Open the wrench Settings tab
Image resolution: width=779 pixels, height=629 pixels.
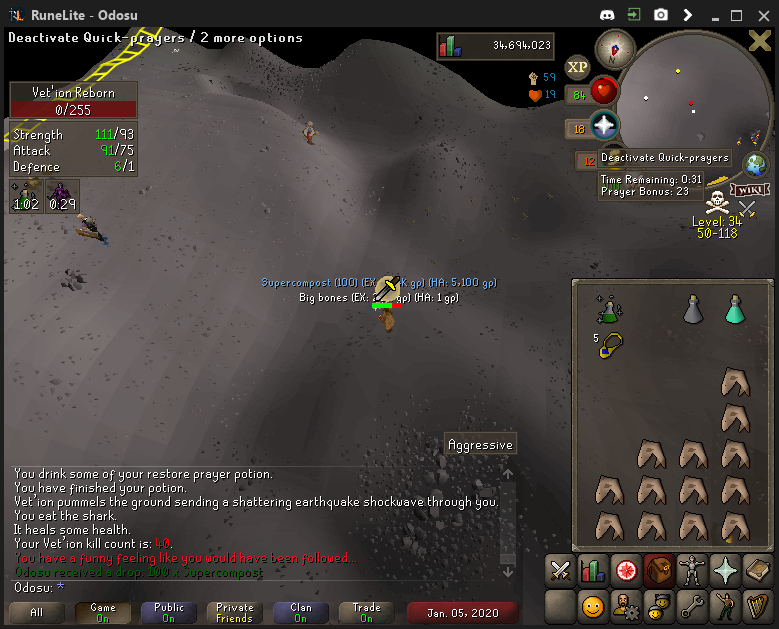pos(692,605)
